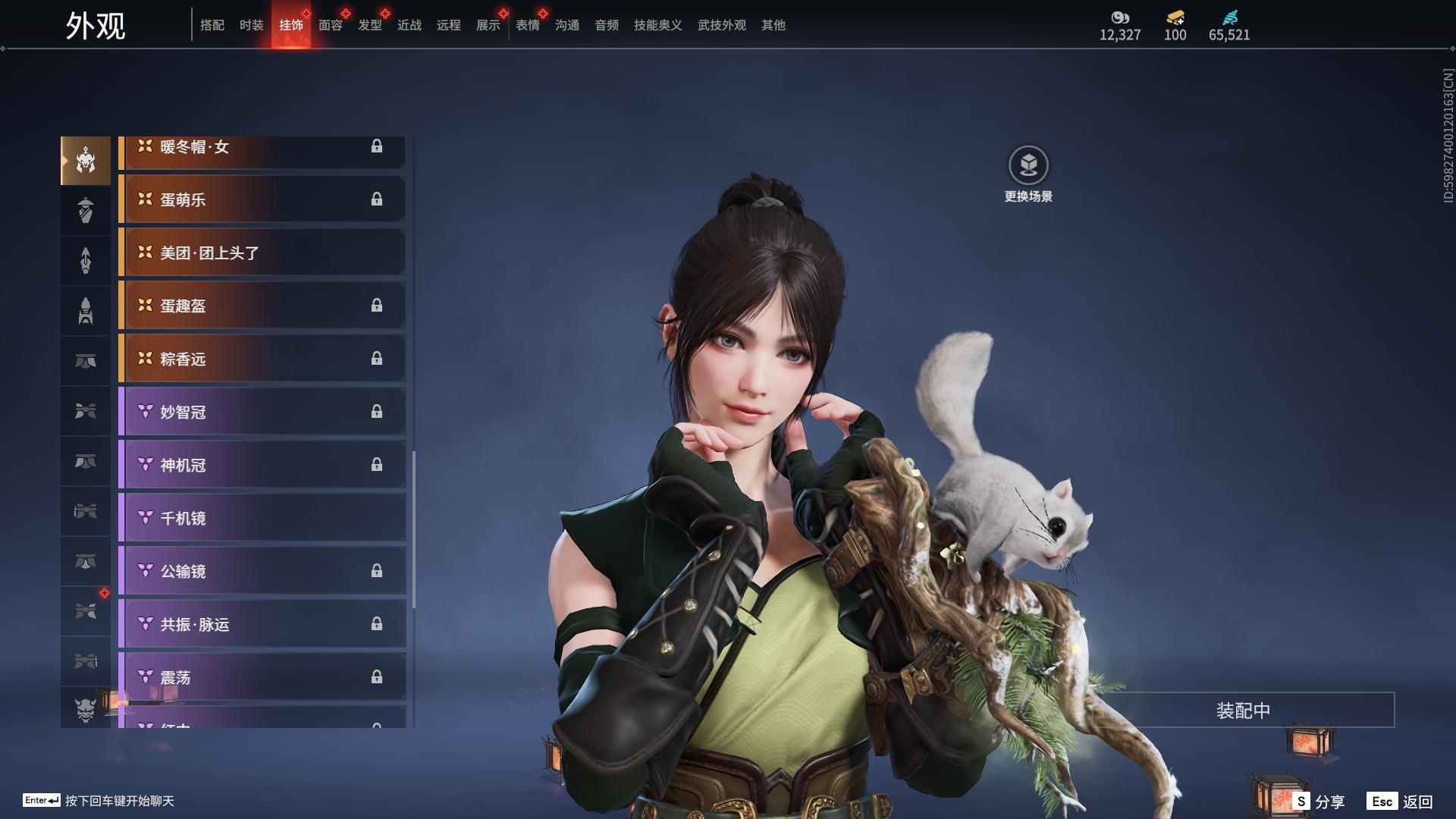Switch to the 表情 emote tab

click(x=527, y=25)
